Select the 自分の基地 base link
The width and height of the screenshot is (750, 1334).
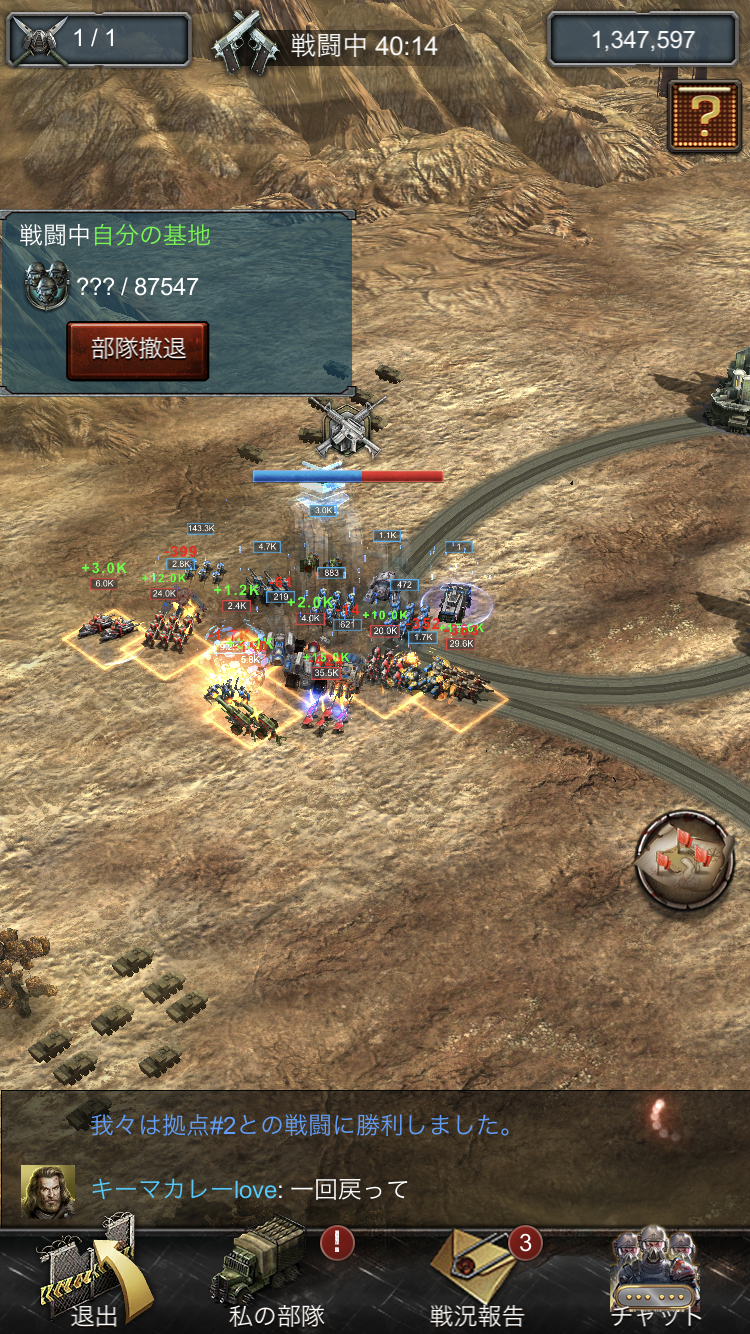pos(152,235)
